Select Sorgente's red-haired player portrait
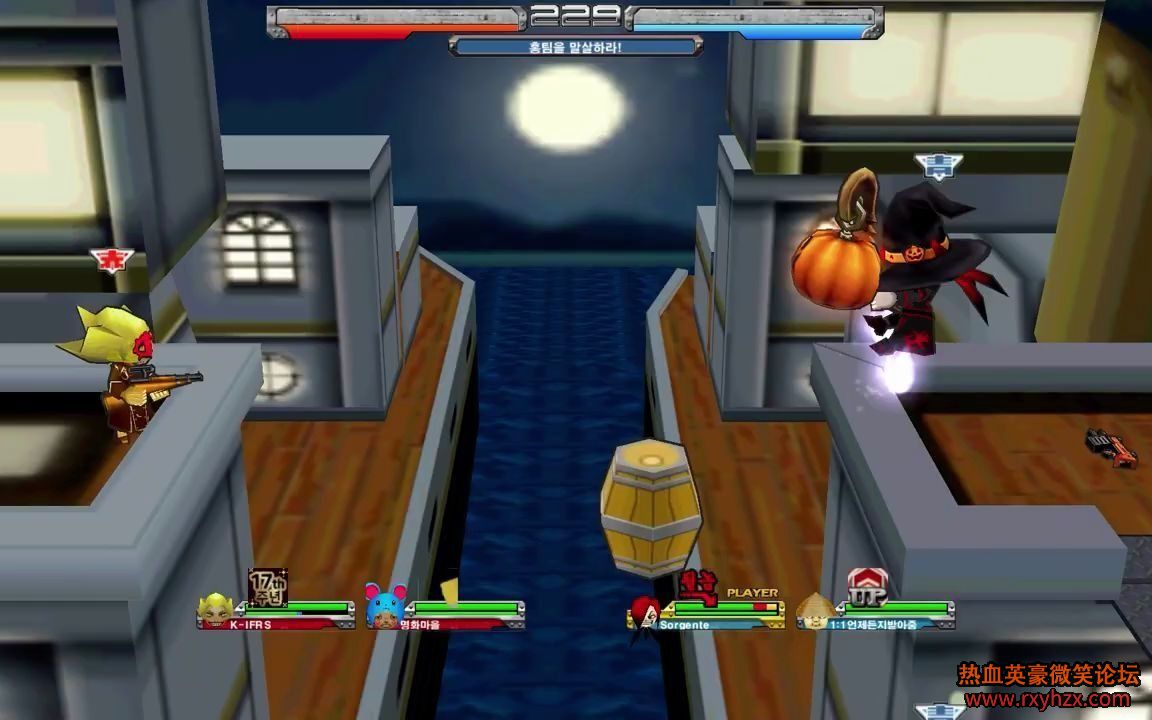The height and width of the screenshot is (720, 1152). tap(643, 611)
